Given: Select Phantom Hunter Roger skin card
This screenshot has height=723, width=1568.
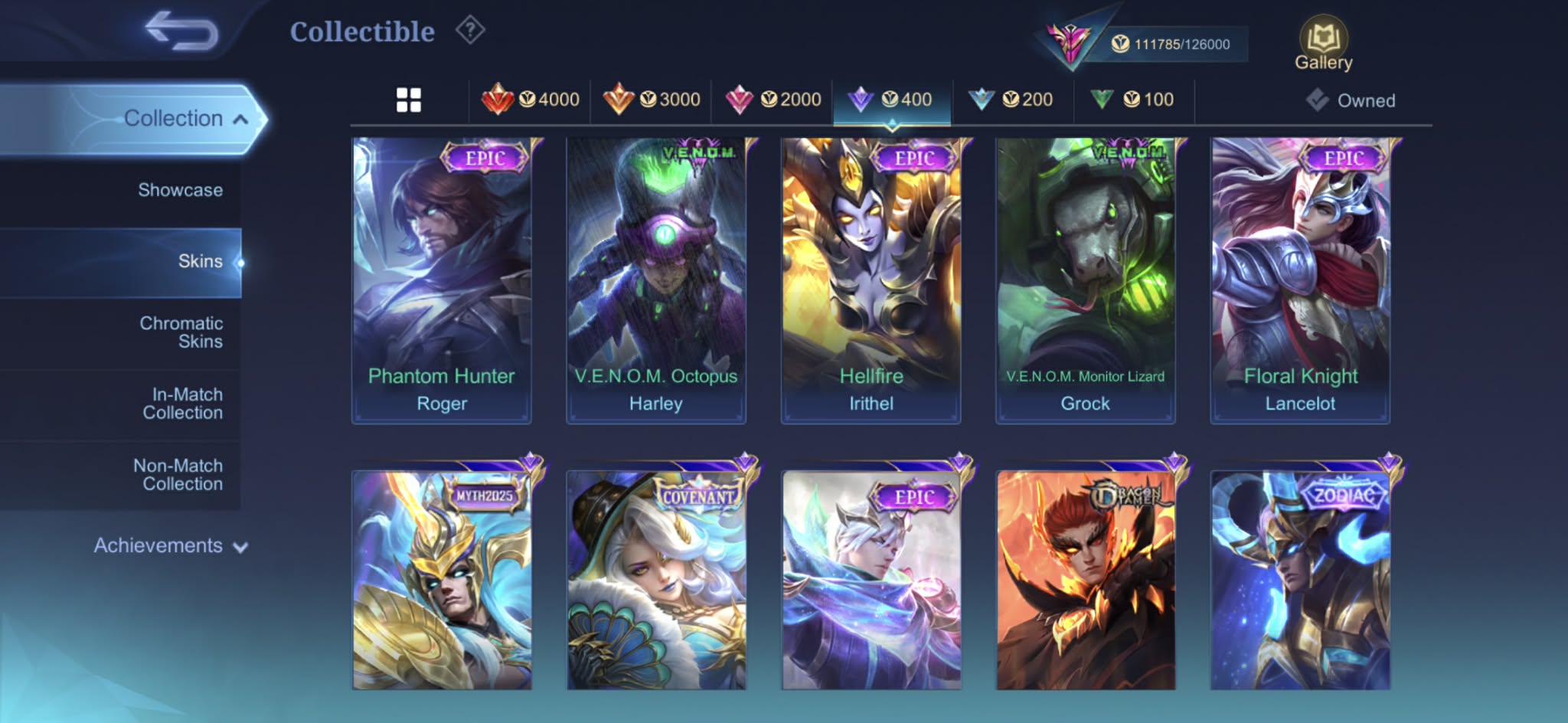Looking at the screenshot, I should (x=442, y=280).
